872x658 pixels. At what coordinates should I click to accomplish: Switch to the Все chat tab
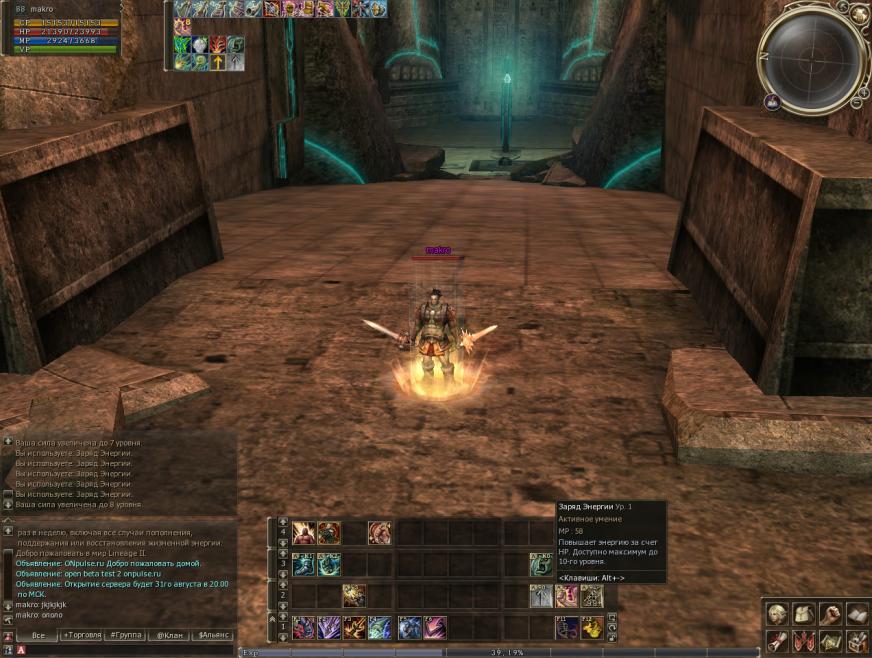click(37, 635)
